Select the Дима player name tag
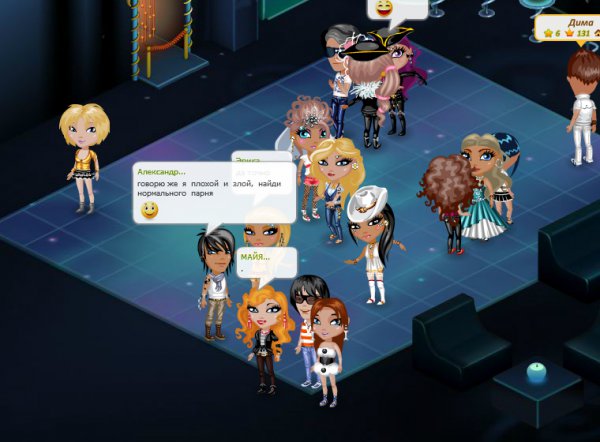This screenshot has width=600, height=442. tap(569, 27)
